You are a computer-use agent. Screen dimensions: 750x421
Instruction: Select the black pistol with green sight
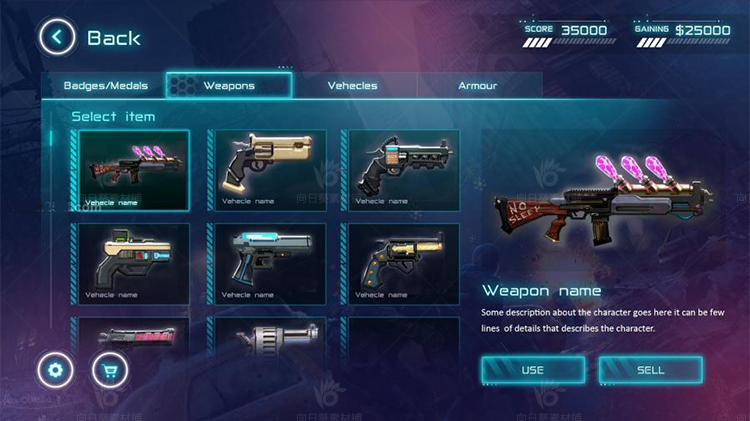[x=134, y=263]
